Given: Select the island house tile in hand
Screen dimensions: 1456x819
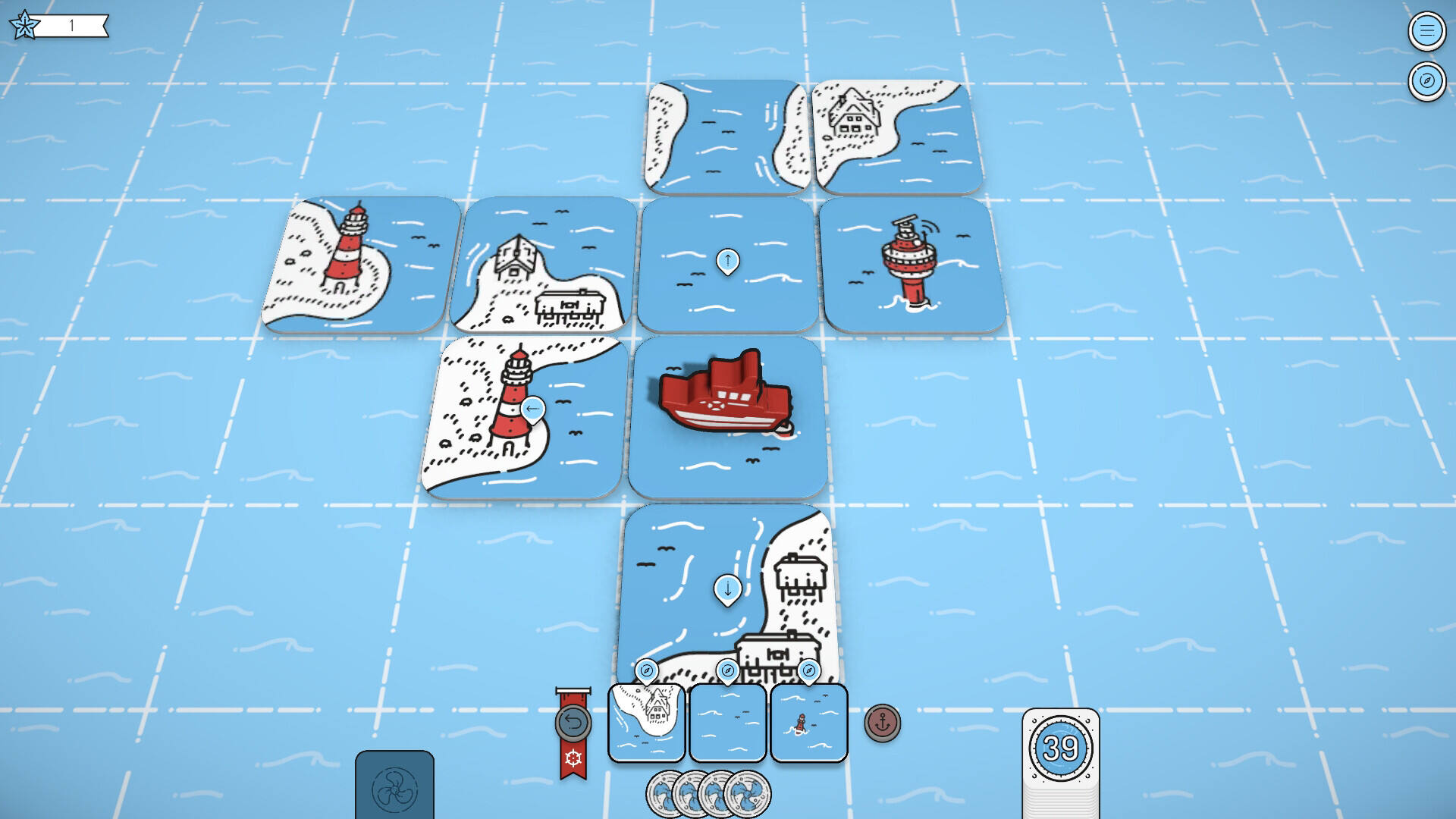Looking at the screenshot, I should 646,722.
